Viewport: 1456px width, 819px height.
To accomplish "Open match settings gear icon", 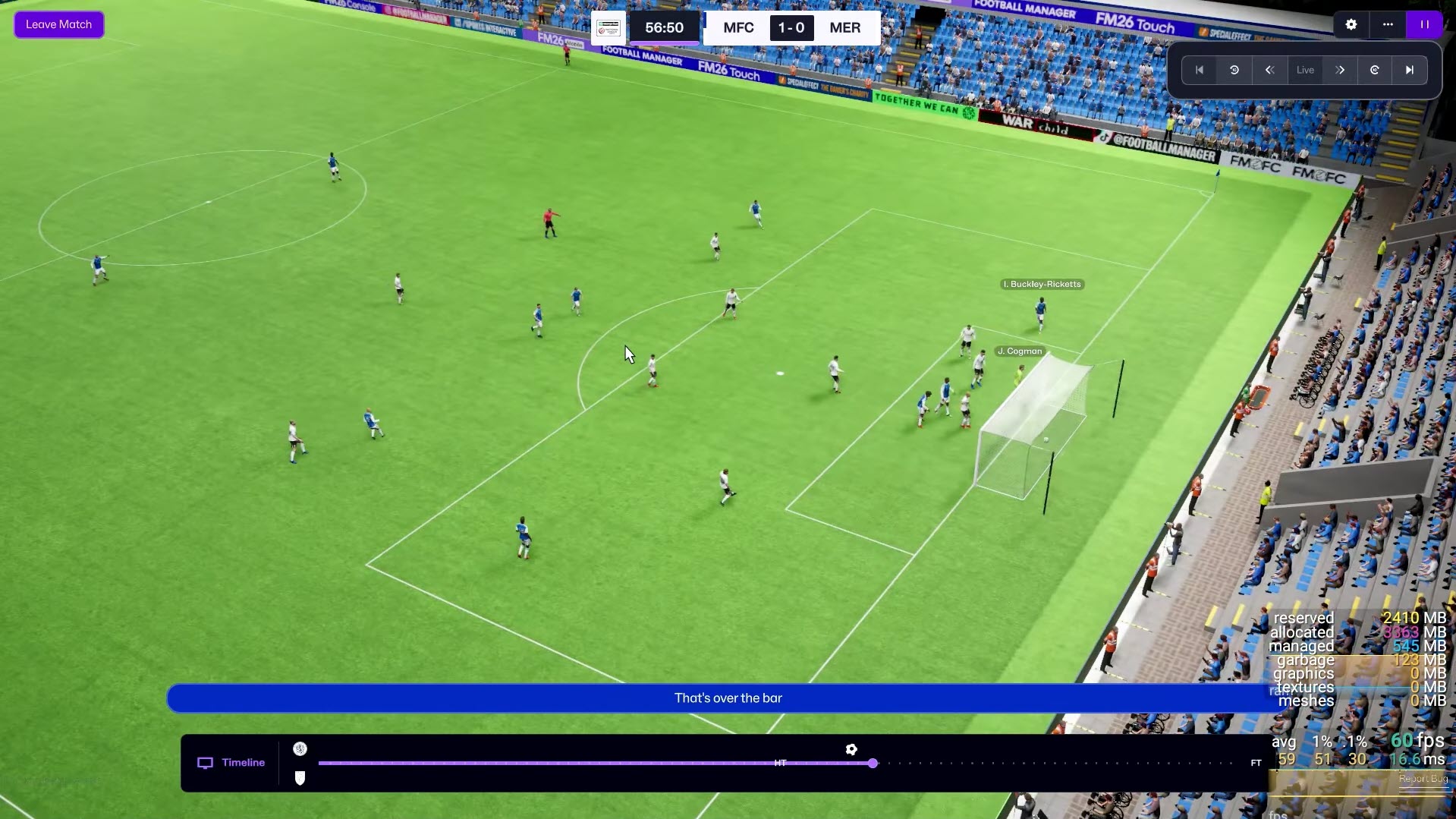I will coord(1351,24).
